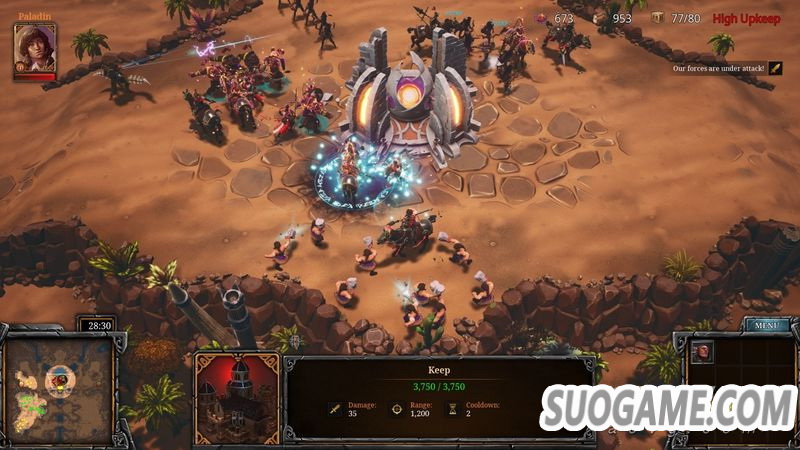Viewport: 800px width, 450px height.
Task: Select the Paladin hero portrait
Action: [x=35, y=46]
